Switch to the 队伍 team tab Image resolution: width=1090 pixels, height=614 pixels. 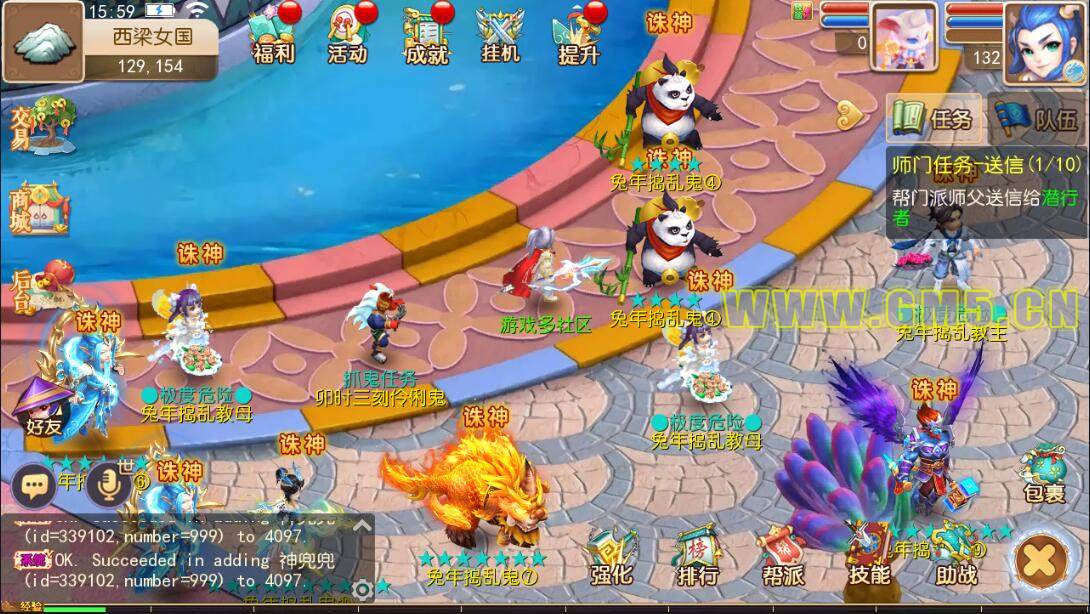coord(1038,120)
